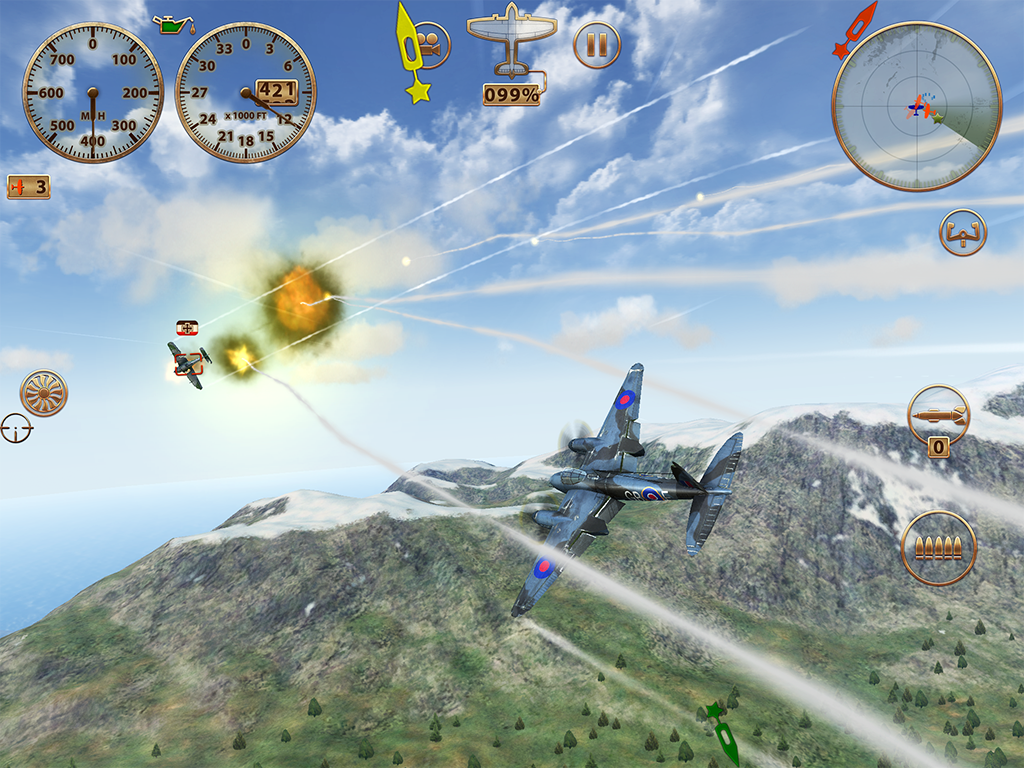The width and height of the screenshot is (1024, 768).
Task: Launch a rocket with the missile button
Action: [938, 414]
